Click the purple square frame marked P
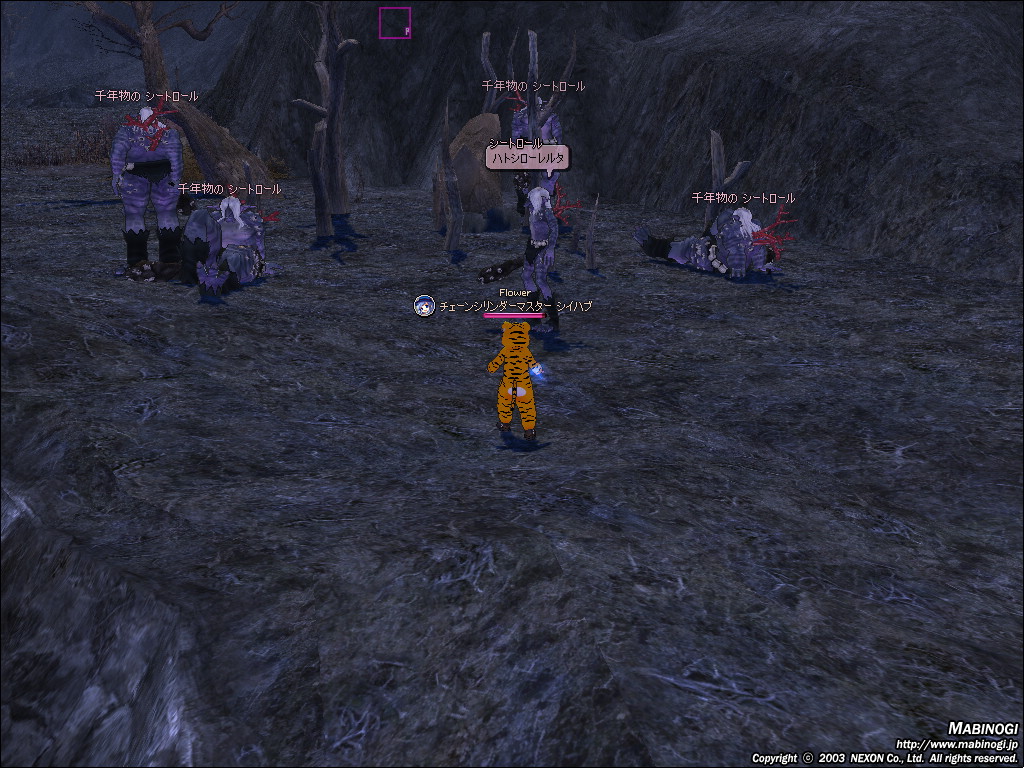 point(395,23)
